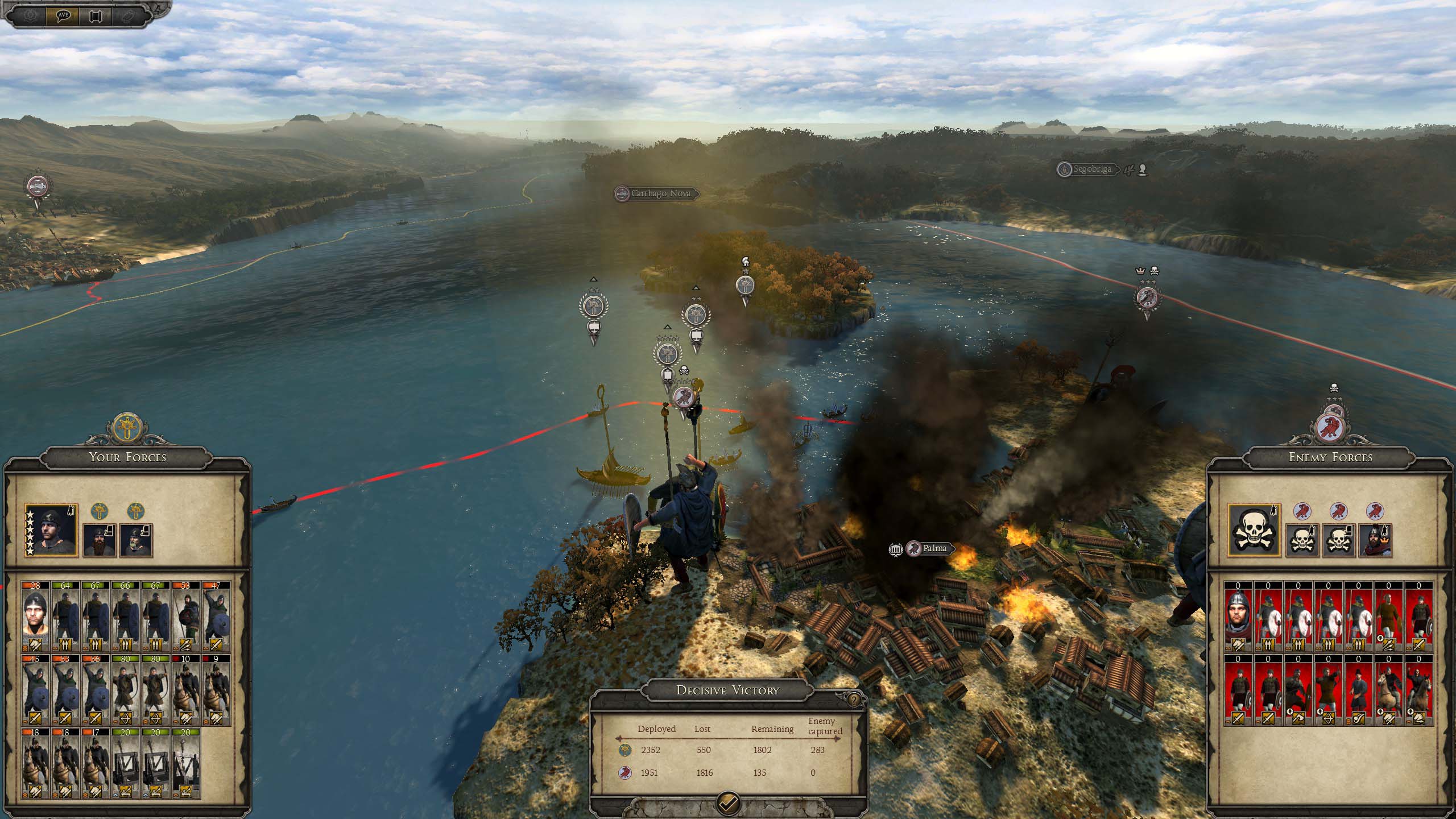The width and height of the screenshot is (1456, 819).
Task: Select the grey-bearded reinforcement commander portrait
Action: [x=136, y=540]
